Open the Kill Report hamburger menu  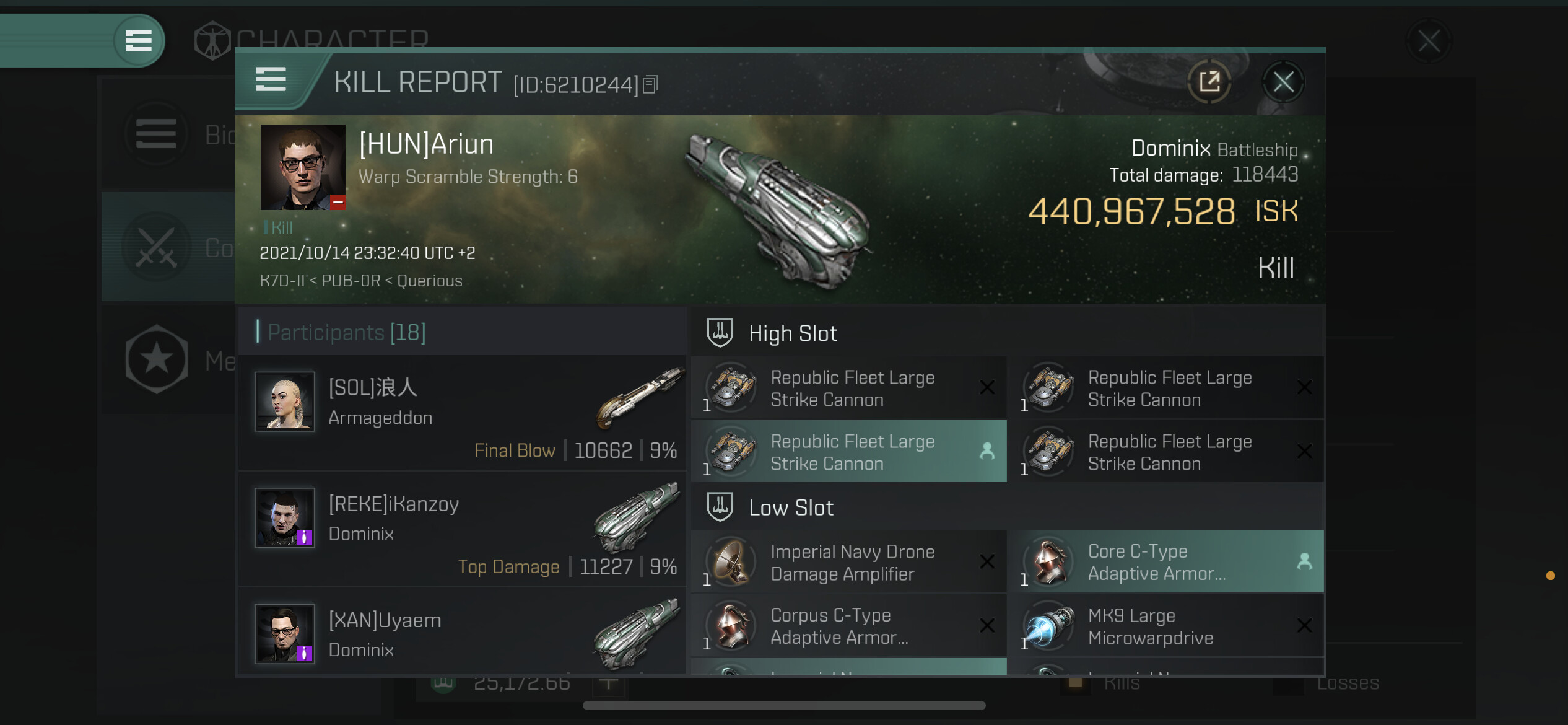point(271,80)
